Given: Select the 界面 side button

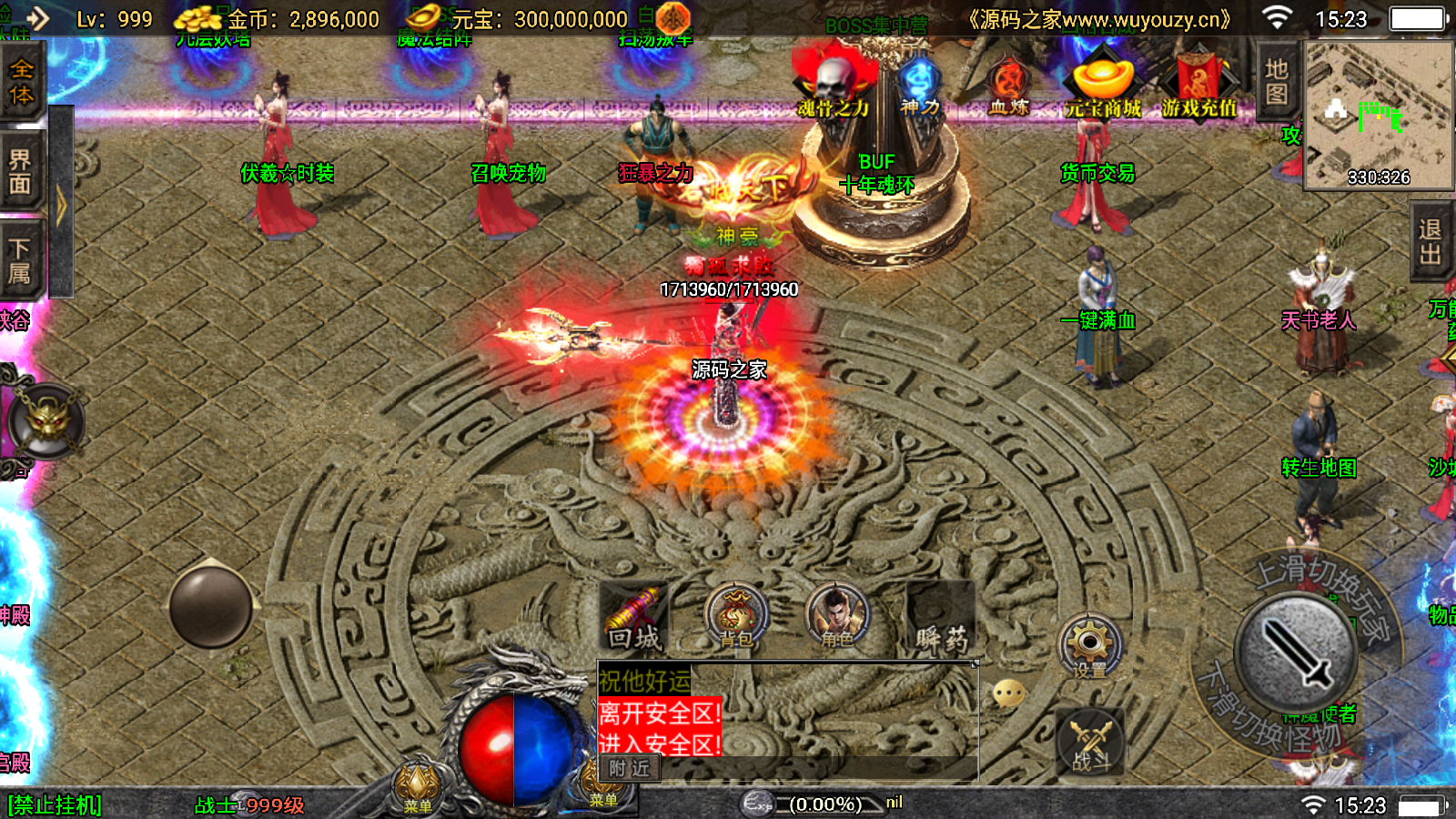Looking at the screenshot, I should tap(20, 173).
